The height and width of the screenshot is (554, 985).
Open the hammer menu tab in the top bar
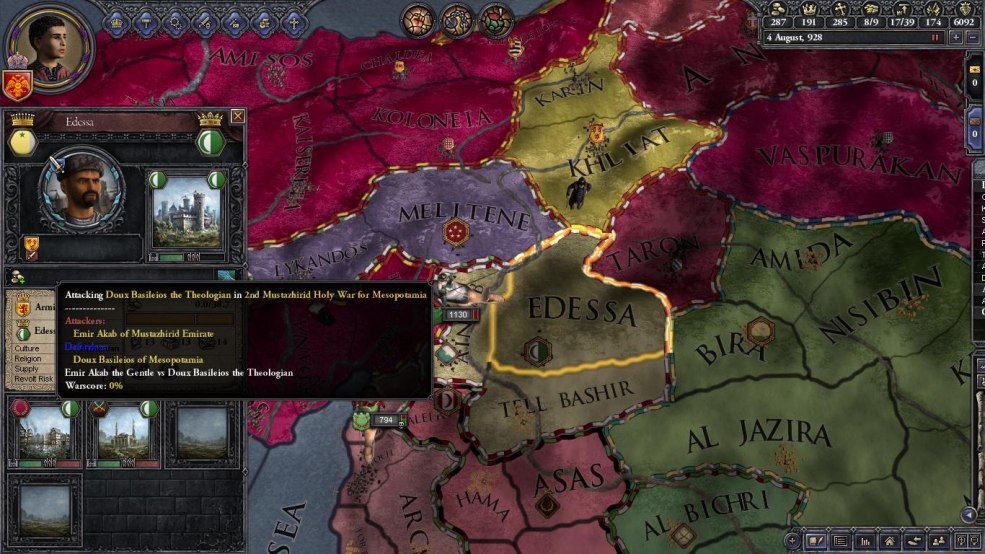coord(146,20)
